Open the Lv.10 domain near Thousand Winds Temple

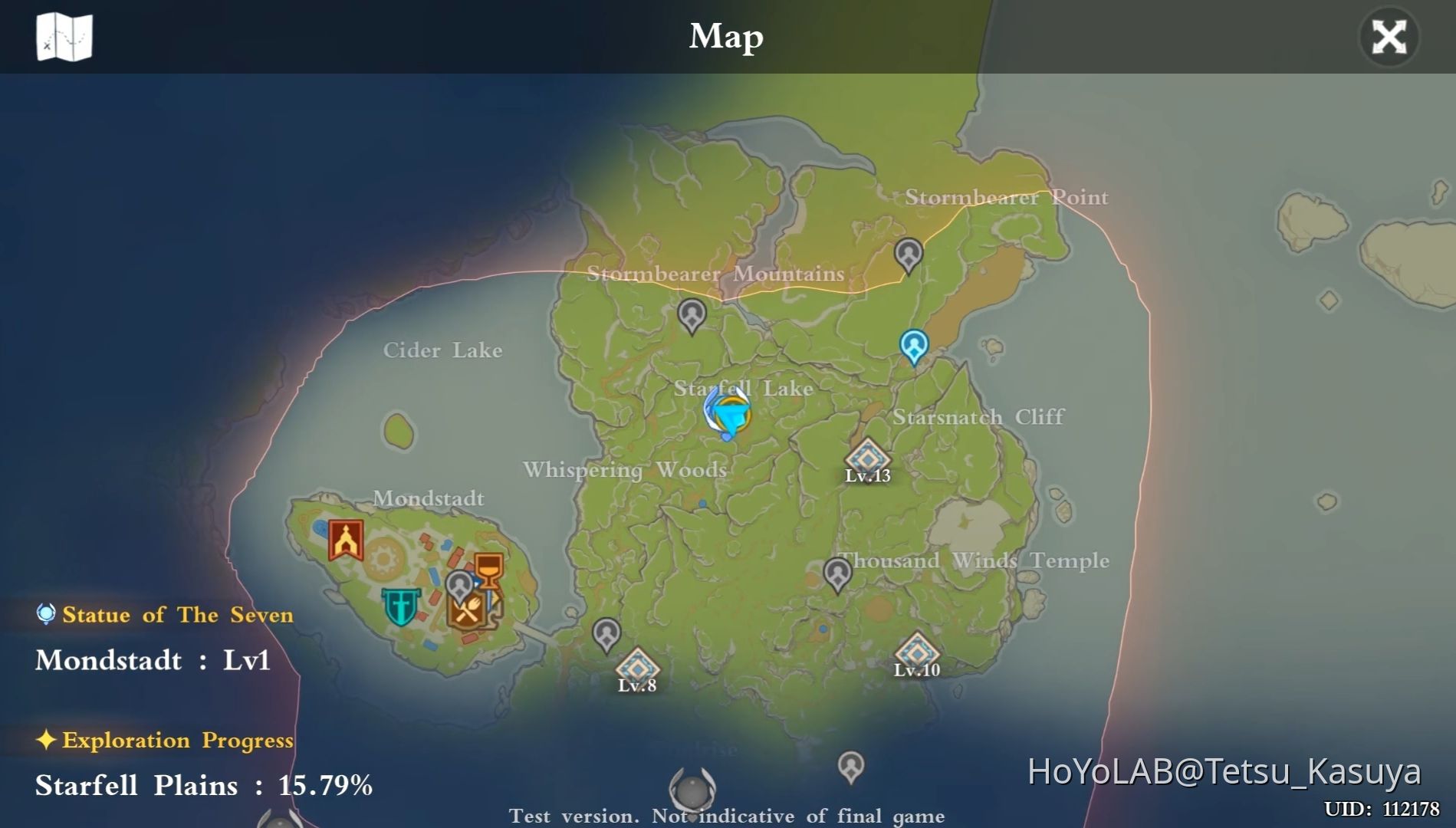click(x=919, y=653)
